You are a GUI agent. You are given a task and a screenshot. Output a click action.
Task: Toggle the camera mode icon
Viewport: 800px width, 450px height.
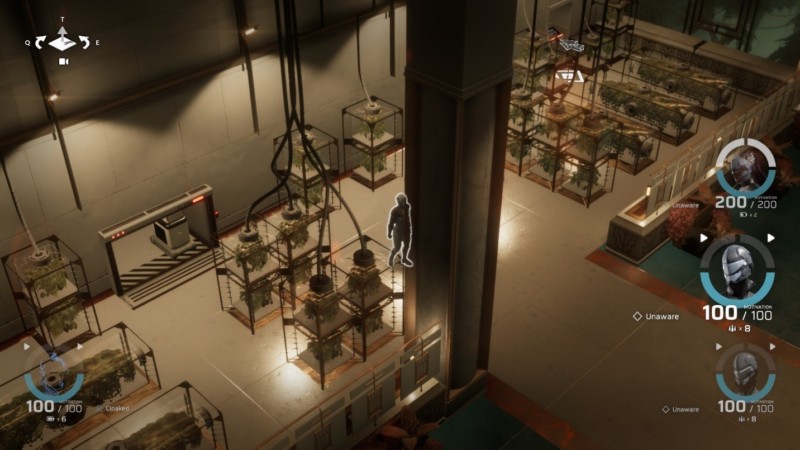point(63,62)
